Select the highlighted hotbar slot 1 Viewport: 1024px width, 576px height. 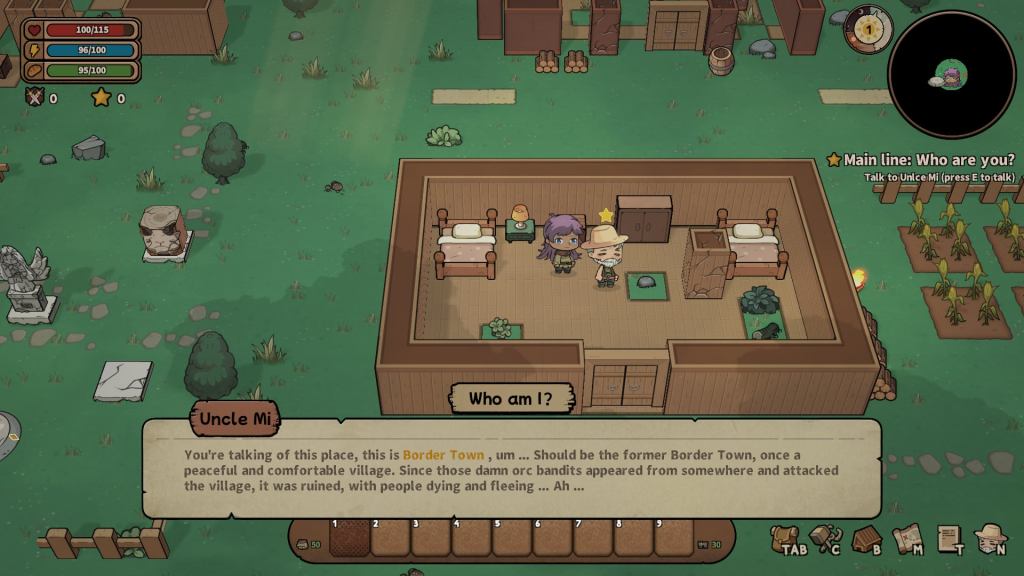349,537
